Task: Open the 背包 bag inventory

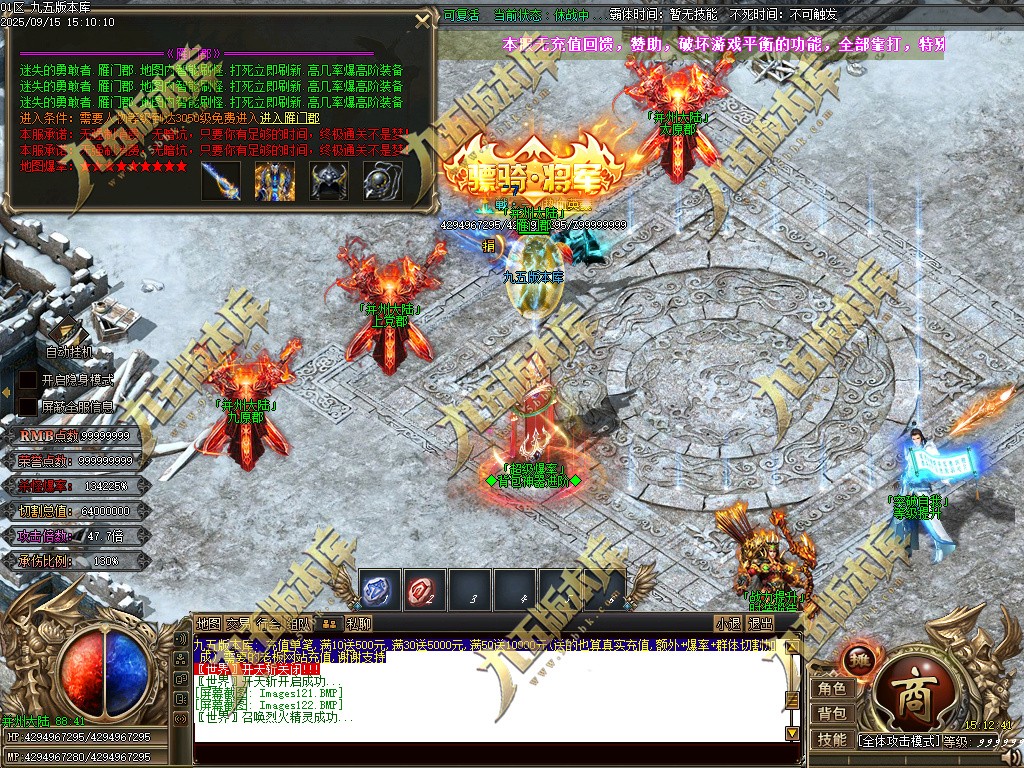Action: (832, 713)
